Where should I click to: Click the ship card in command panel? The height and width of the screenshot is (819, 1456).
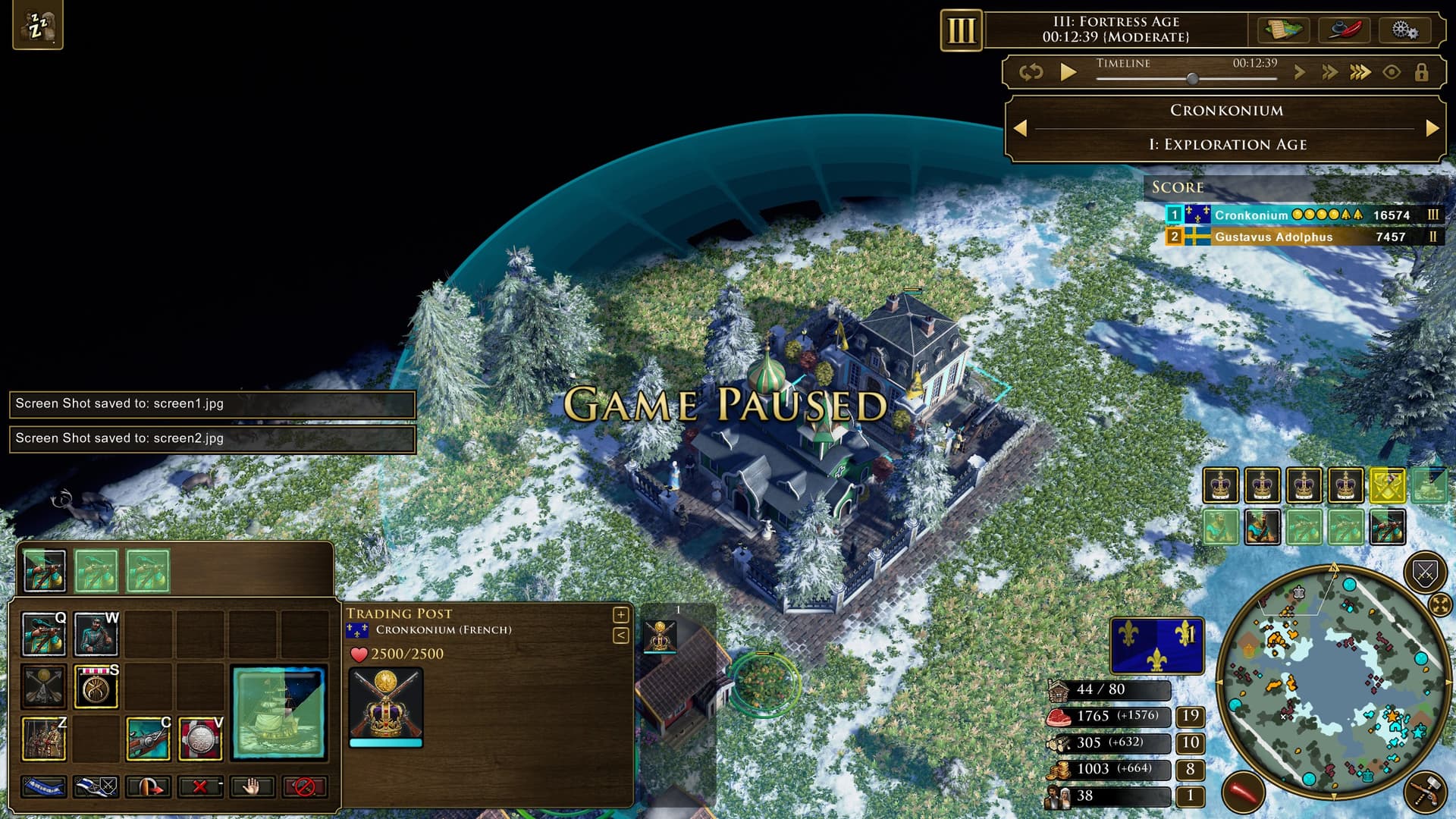pyautogui.click(x=279, y=712)
